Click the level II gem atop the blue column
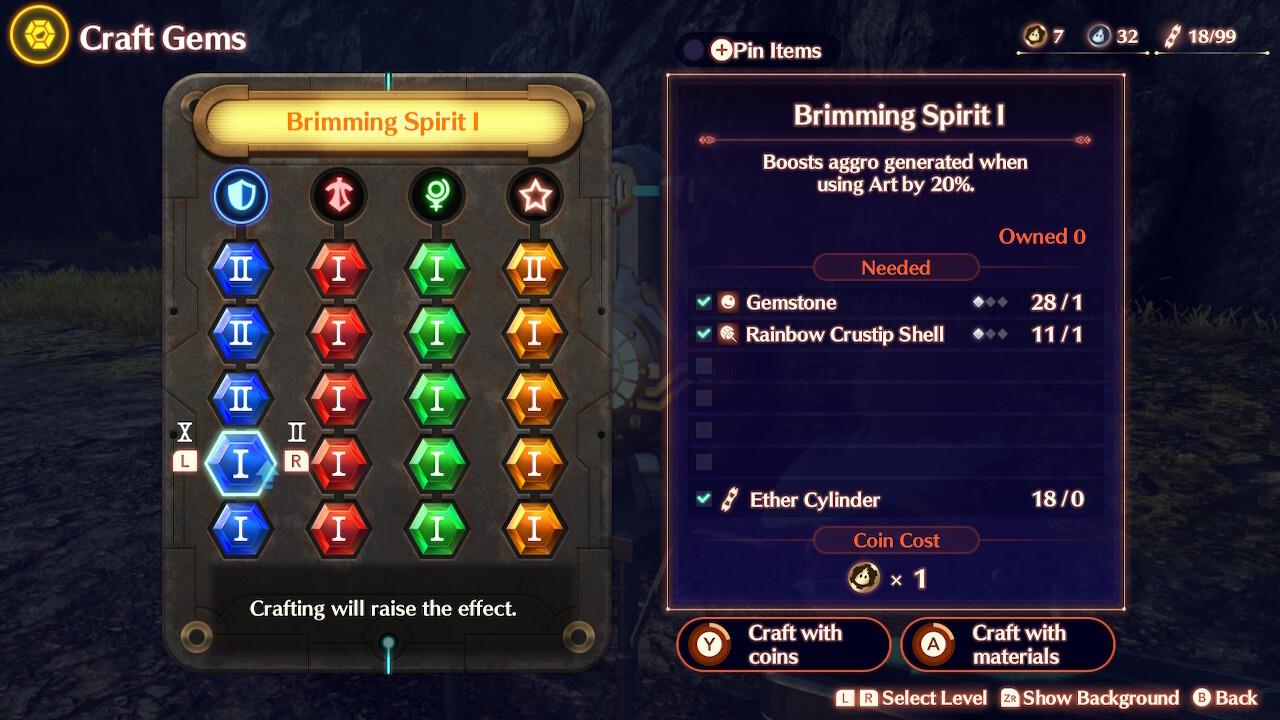The height and width of the screenshot is (720, 1280). click(240, 268)
